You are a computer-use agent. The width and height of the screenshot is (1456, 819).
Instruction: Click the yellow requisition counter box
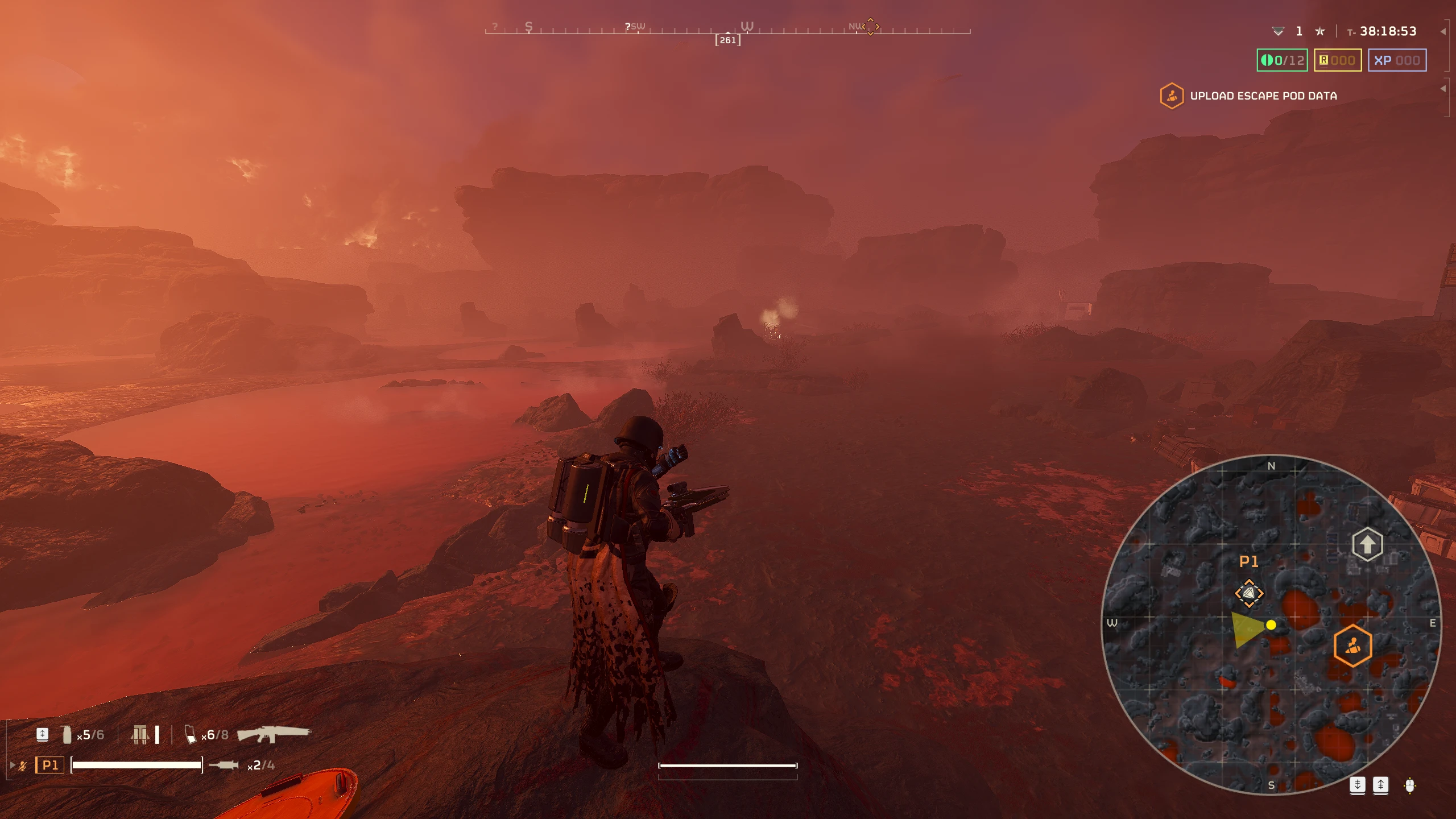click(1337, 60)
